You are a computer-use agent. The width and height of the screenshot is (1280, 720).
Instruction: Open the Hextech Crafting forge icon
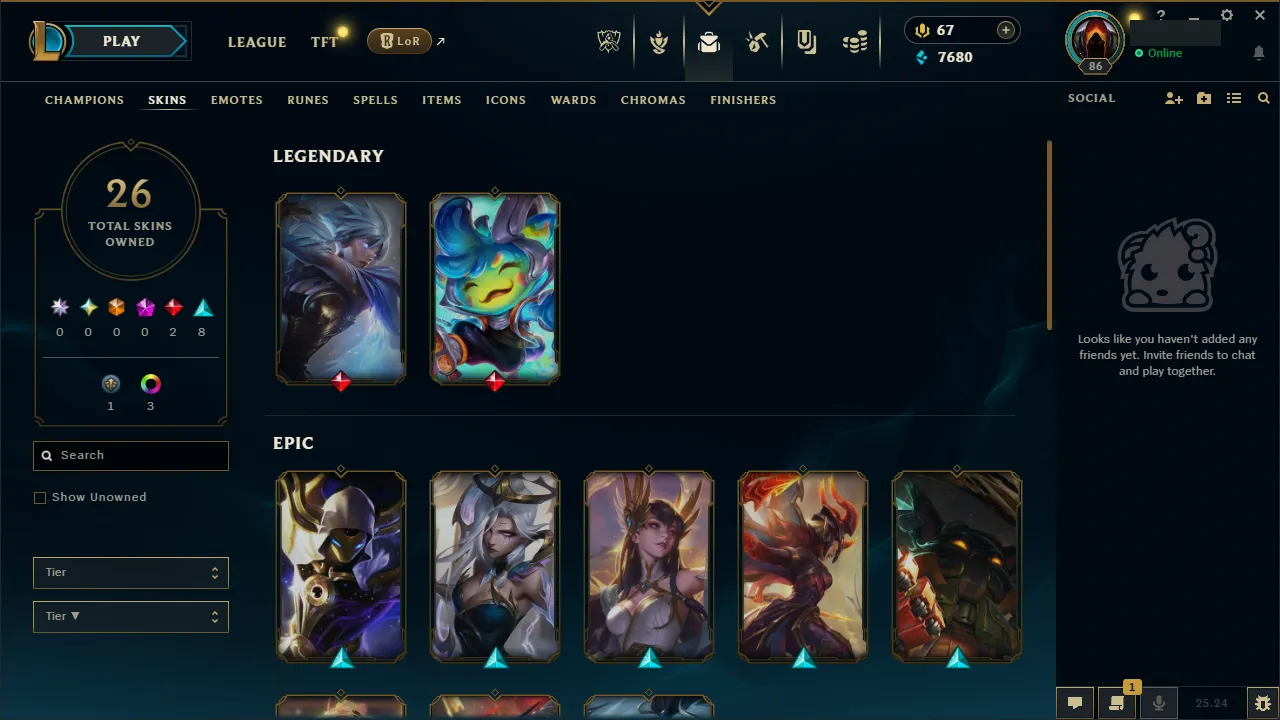coord(757,42)
